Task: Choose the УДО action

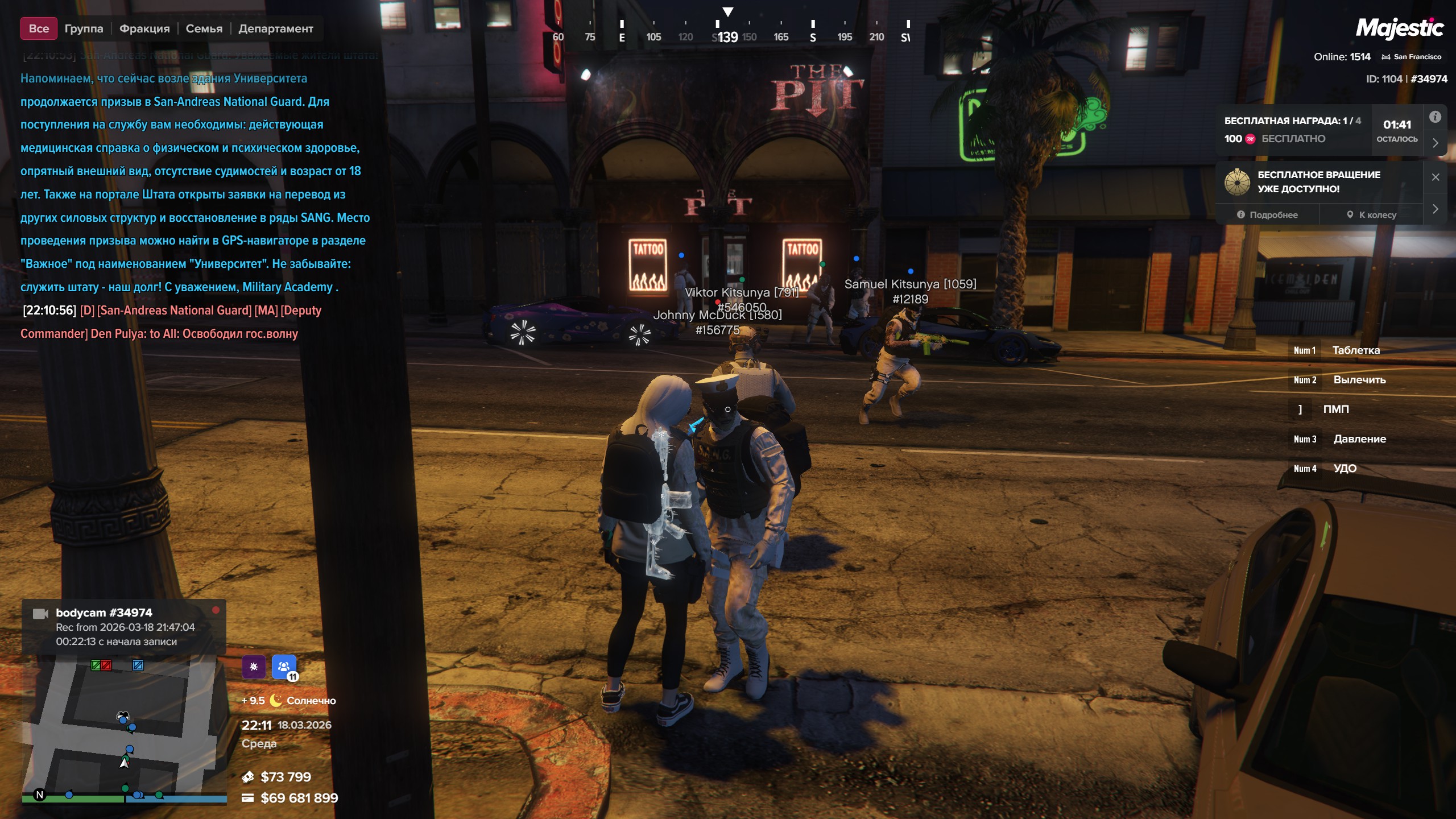Action: pyautogui.click(x=1345, y=469)
